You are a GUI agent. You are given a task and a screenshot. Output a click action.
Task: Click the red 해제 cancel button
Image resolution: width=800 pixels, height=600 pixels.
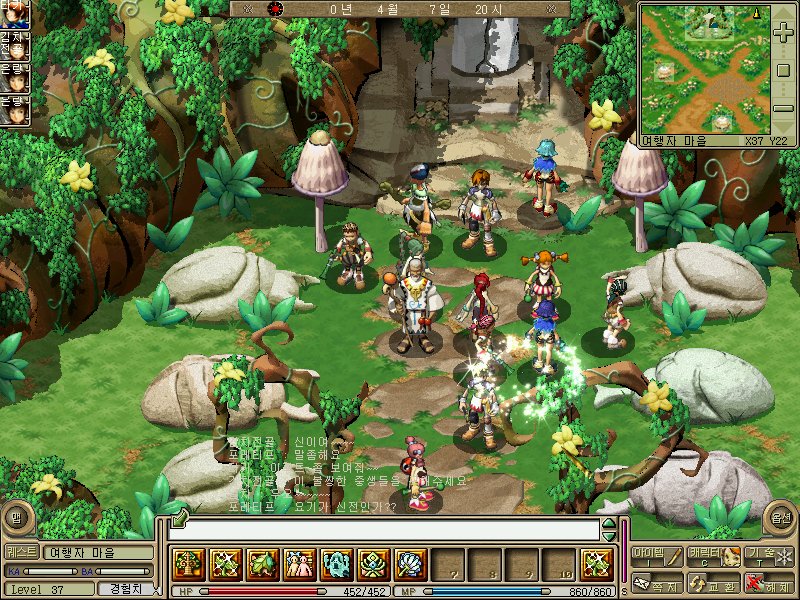pyautogui.click(x=768, y=583)
